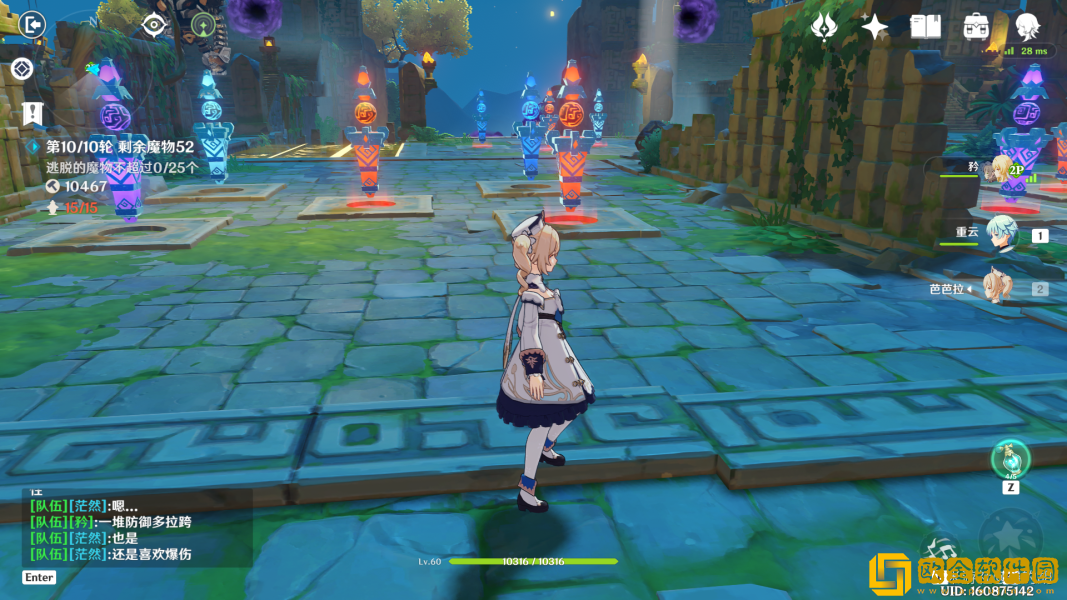1067x600 pixels.
Task: Activate the music-note elemental skill
Action: [x=941, y=552]
